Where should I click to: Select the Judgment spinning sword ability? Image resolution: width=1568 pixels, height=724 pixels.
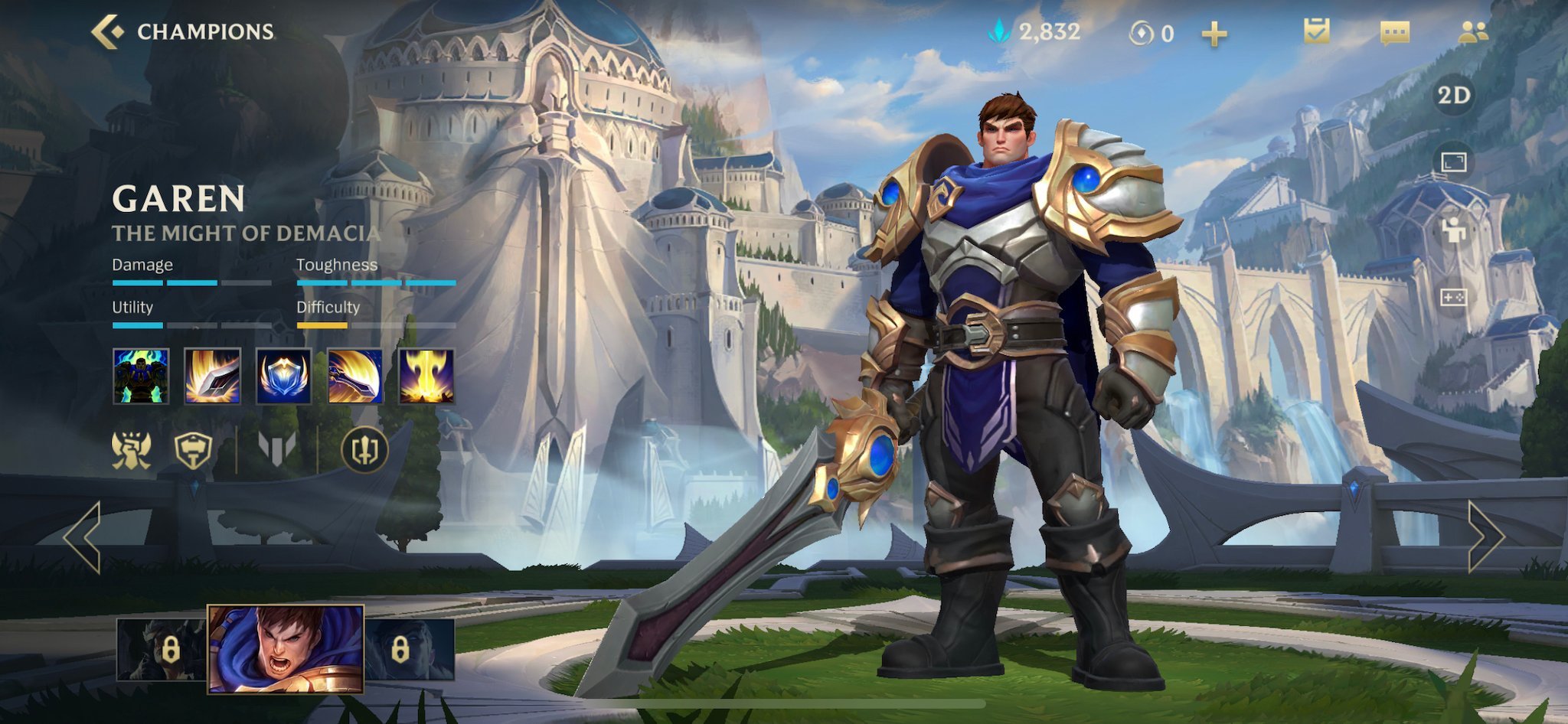click(355, 376)
